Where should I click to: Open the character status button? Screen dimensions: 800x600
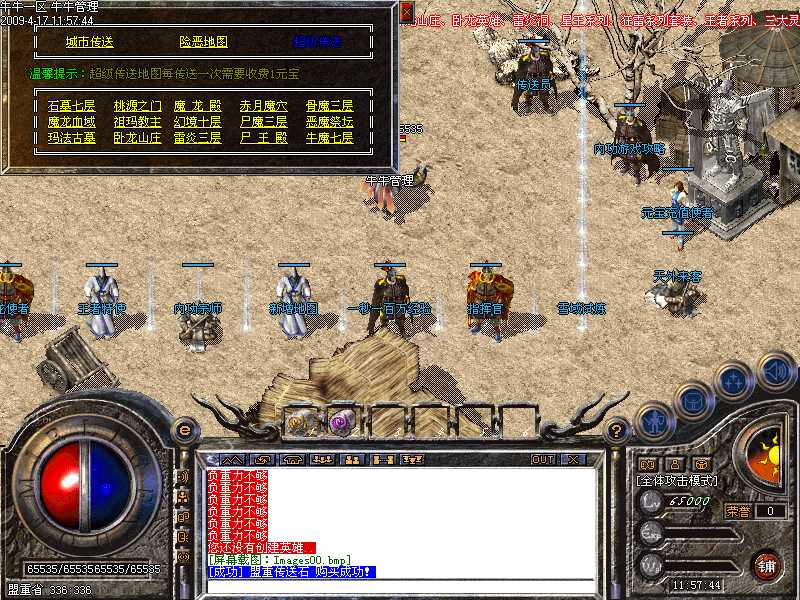click(x=653, y=419)
